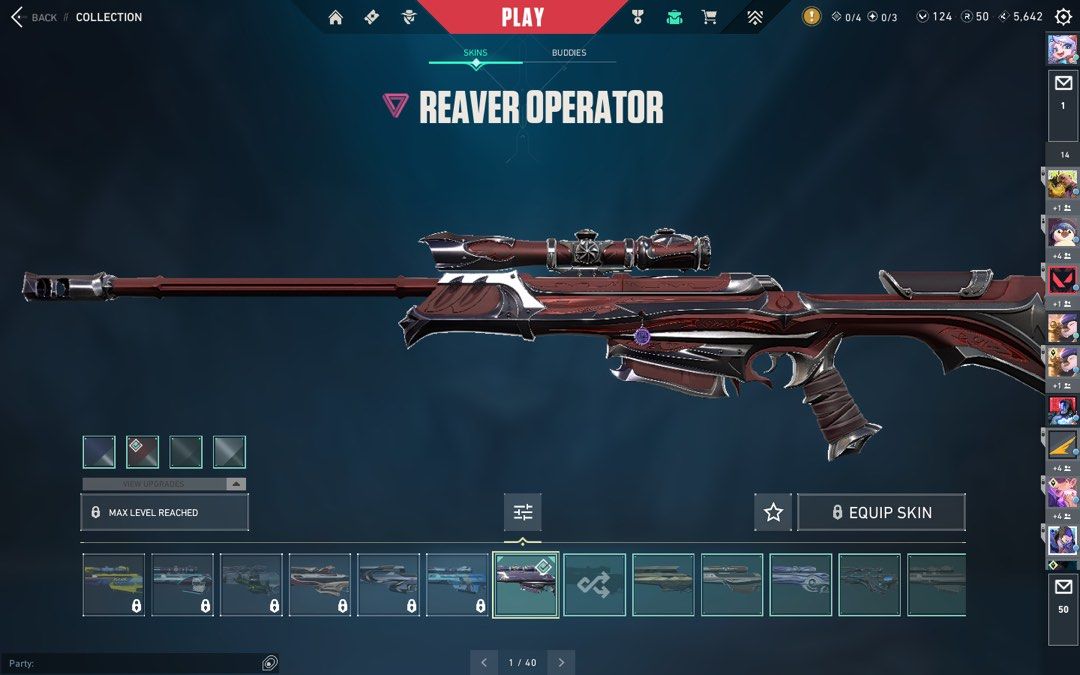Click the party voice icon
The width and height of the screenshot is (1080, 675).
269,663
